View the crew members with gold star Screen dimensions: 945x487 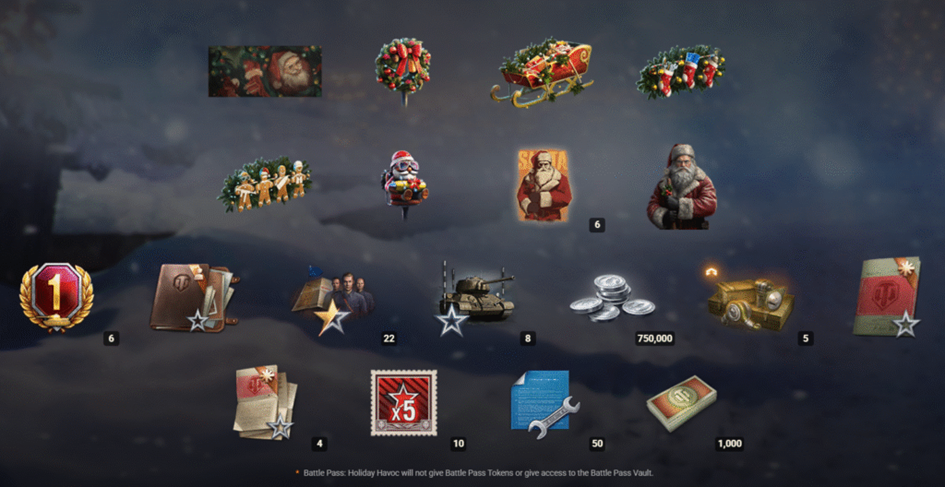(334, 300)
